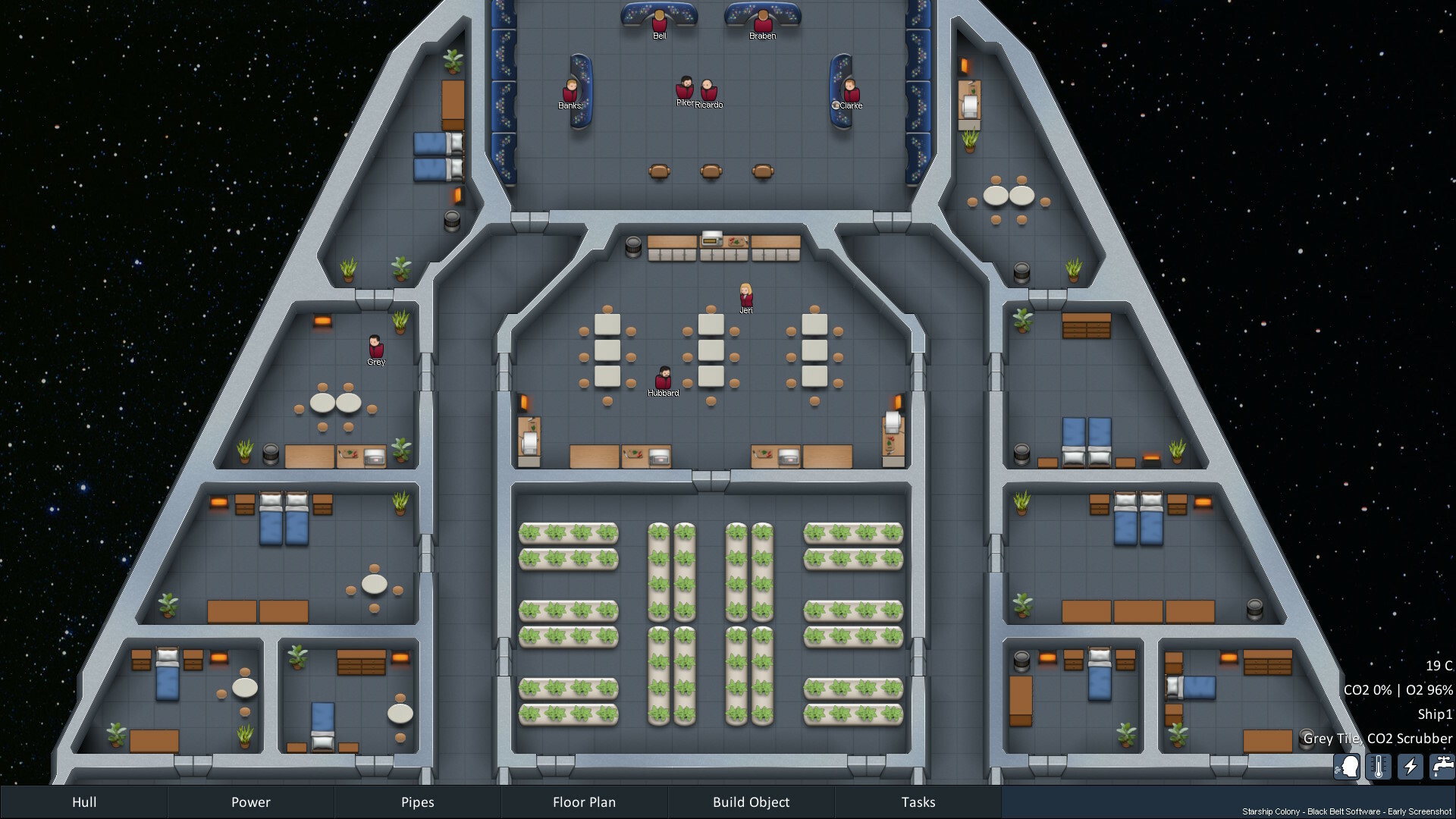Open the Power menu
The width and height of the screenshot is (1456, 819).
[x=250, y=802]
